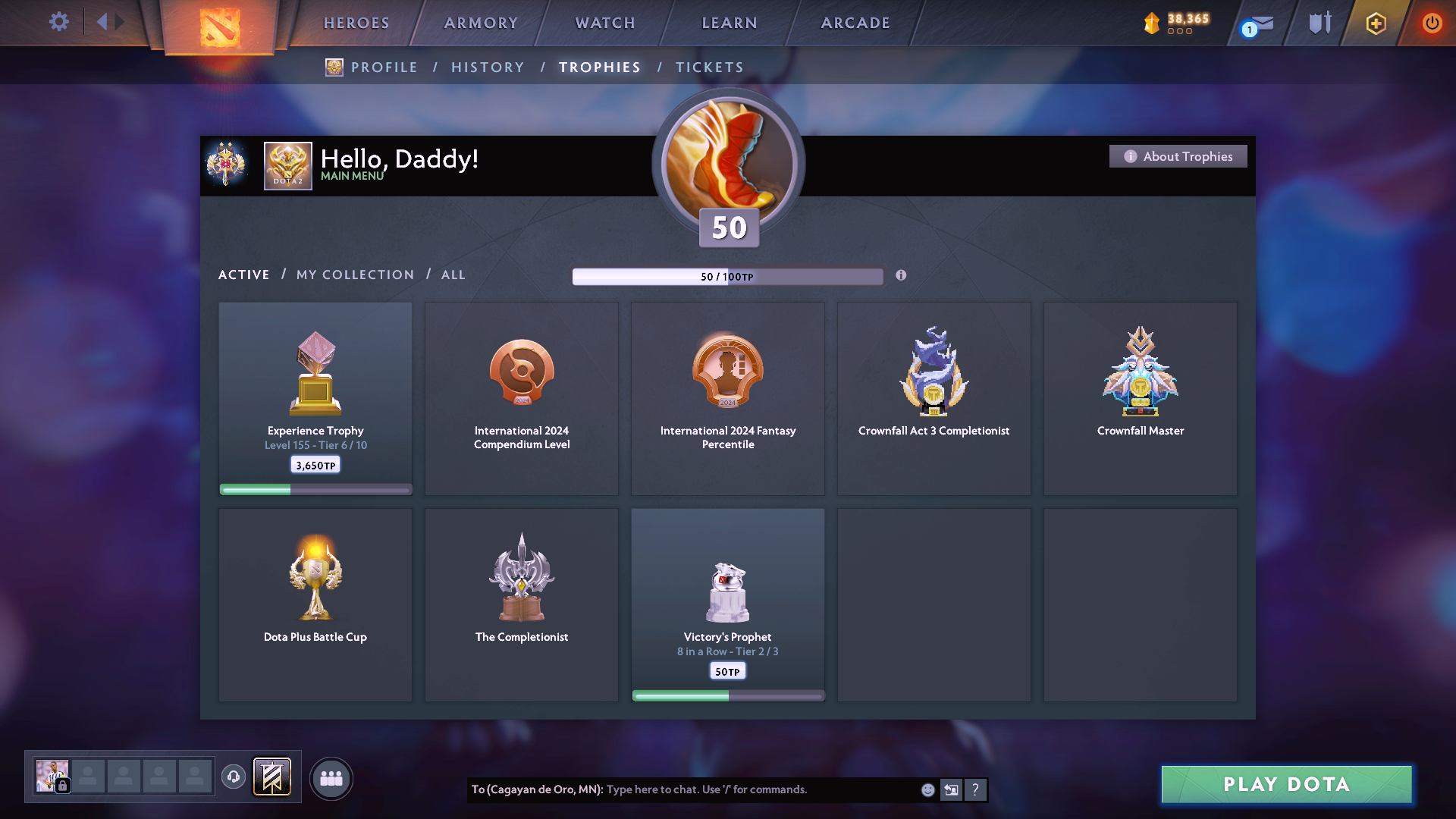1456x819 pixels.
Task: Click the power/exit button top right
Action: click(1432, 23)
